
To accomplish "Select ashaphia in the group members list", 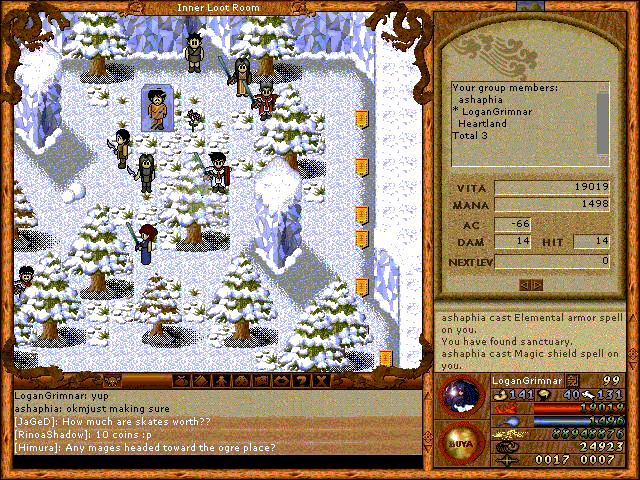I will click(481, 100).
